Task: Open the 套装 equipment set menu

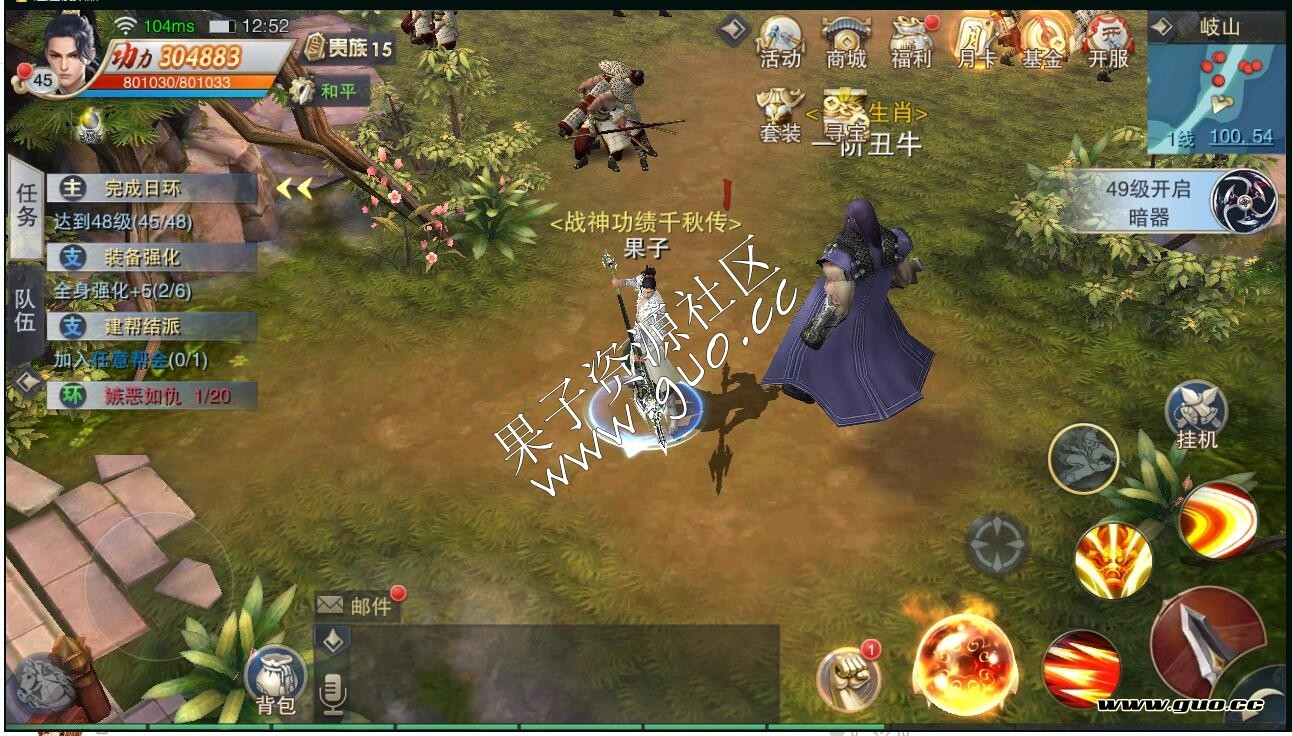Action: [x=780, y=115]
